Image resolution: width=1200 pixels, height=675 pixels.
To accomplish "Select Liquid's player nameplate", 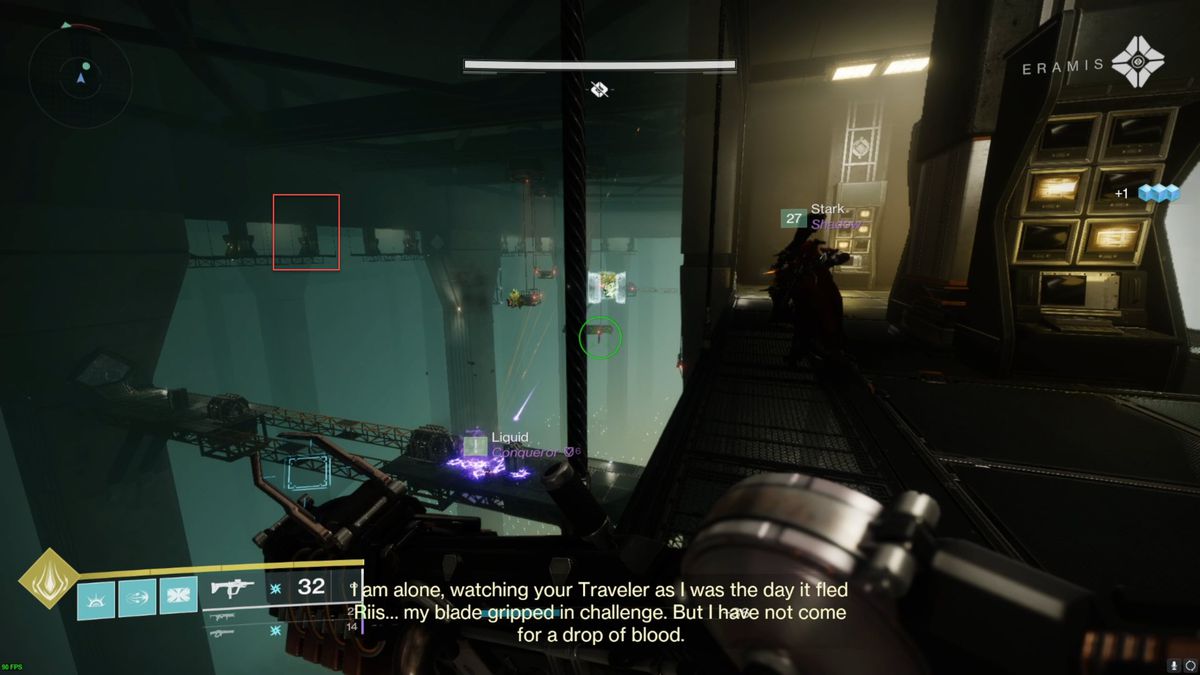I will coord(510,438).
